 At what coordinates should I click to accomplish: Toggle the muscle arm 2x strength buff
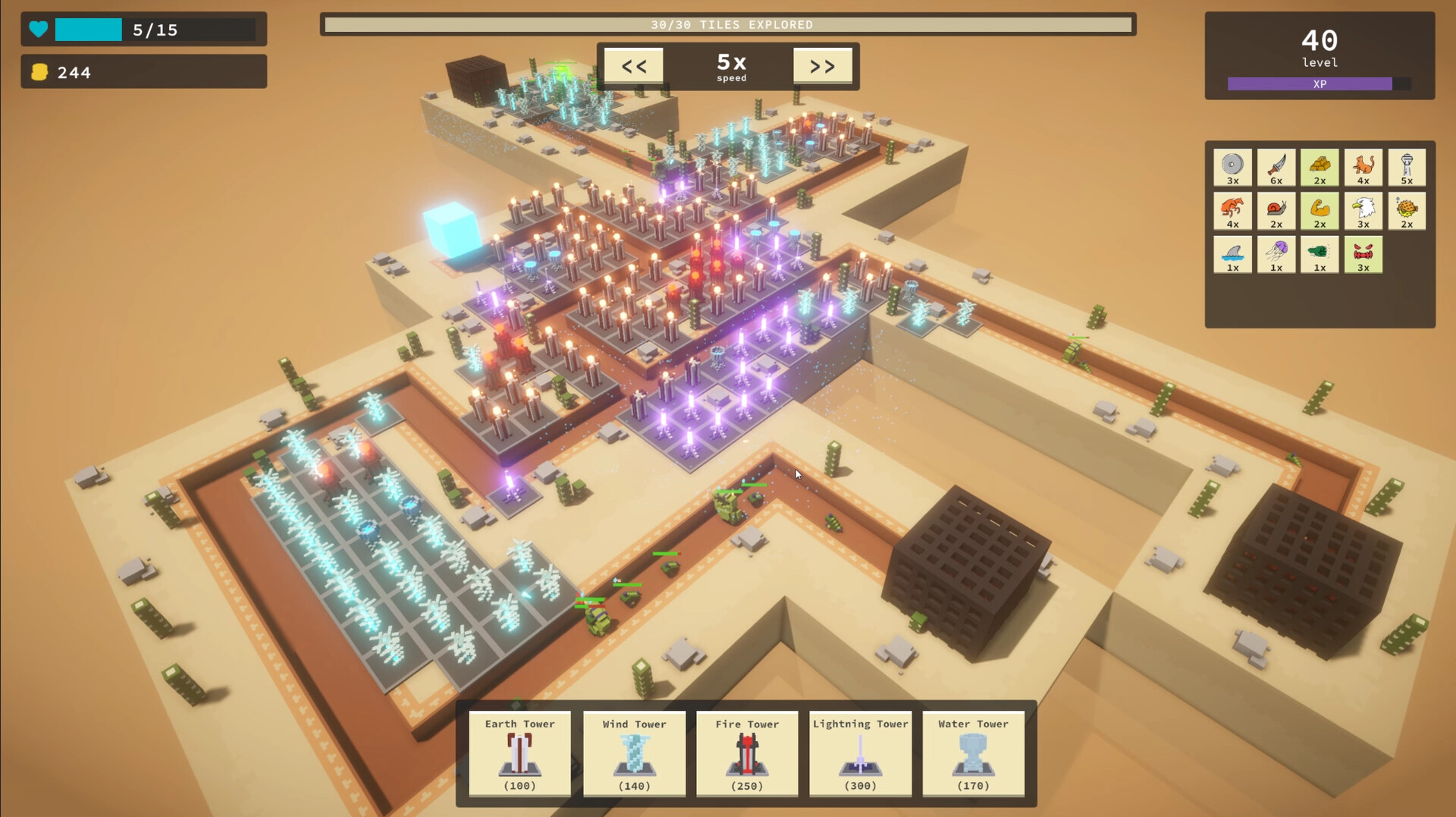(1319, 211)
